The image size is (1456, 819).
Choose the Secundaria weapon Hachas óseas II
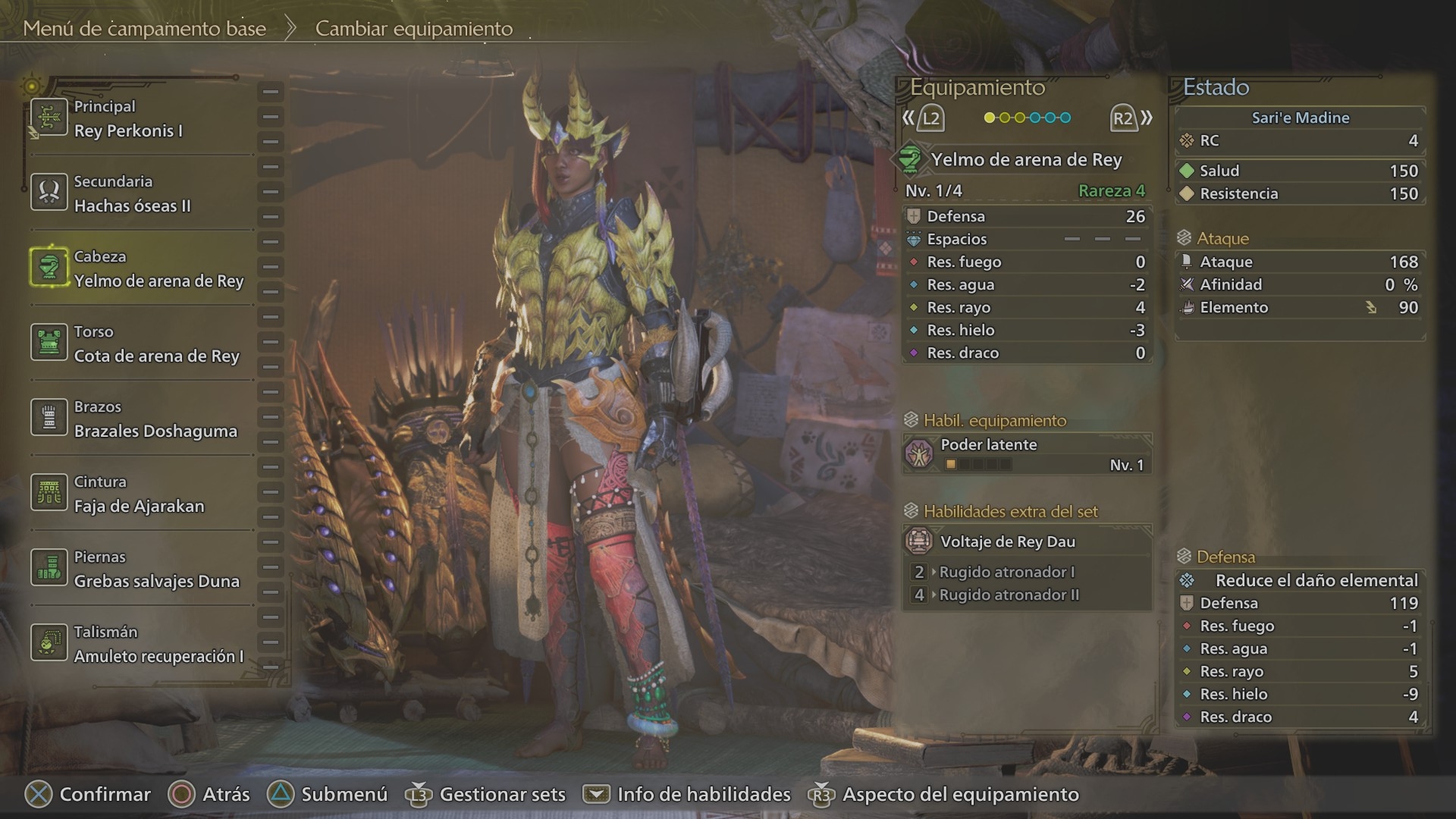[140, 194]
